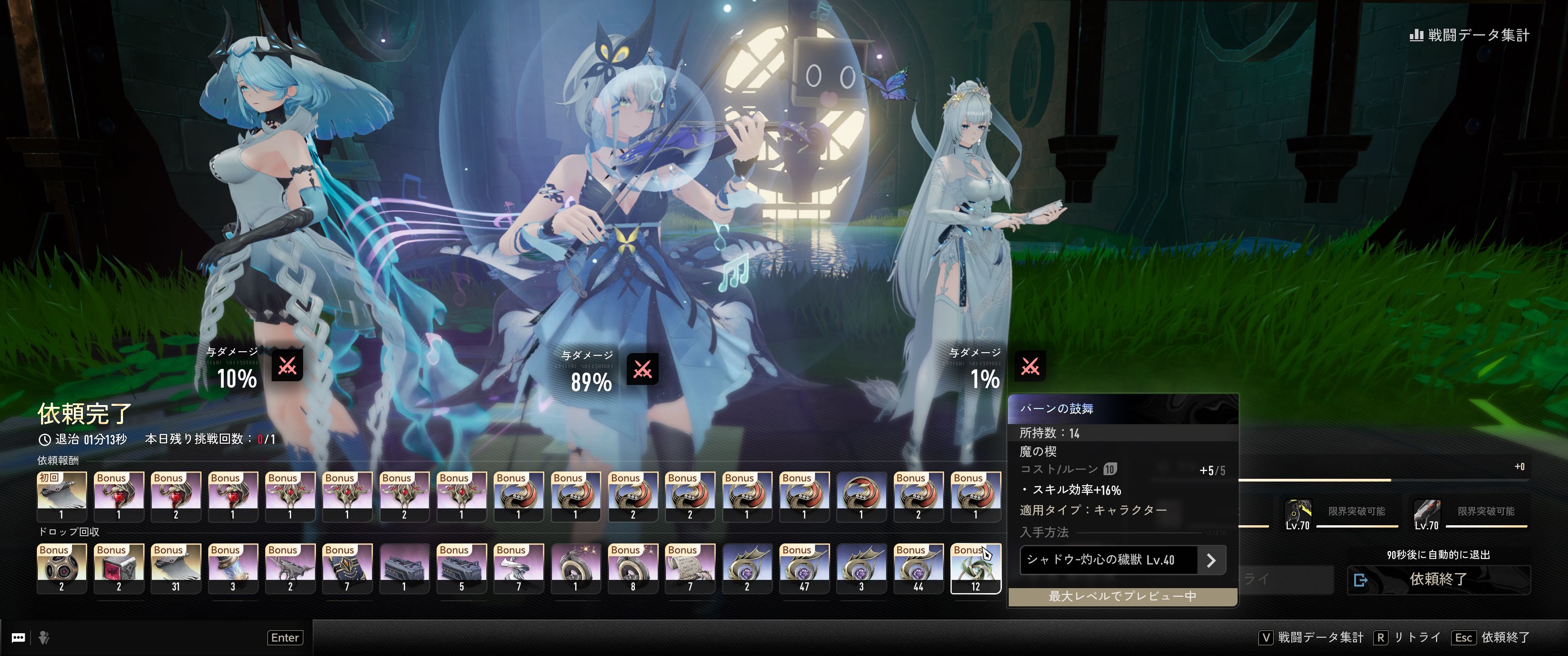The width and height of the screenshot is (1568, 656).
Task: Click the 依頼終了 exit commission button
Action: point(1438,579)
